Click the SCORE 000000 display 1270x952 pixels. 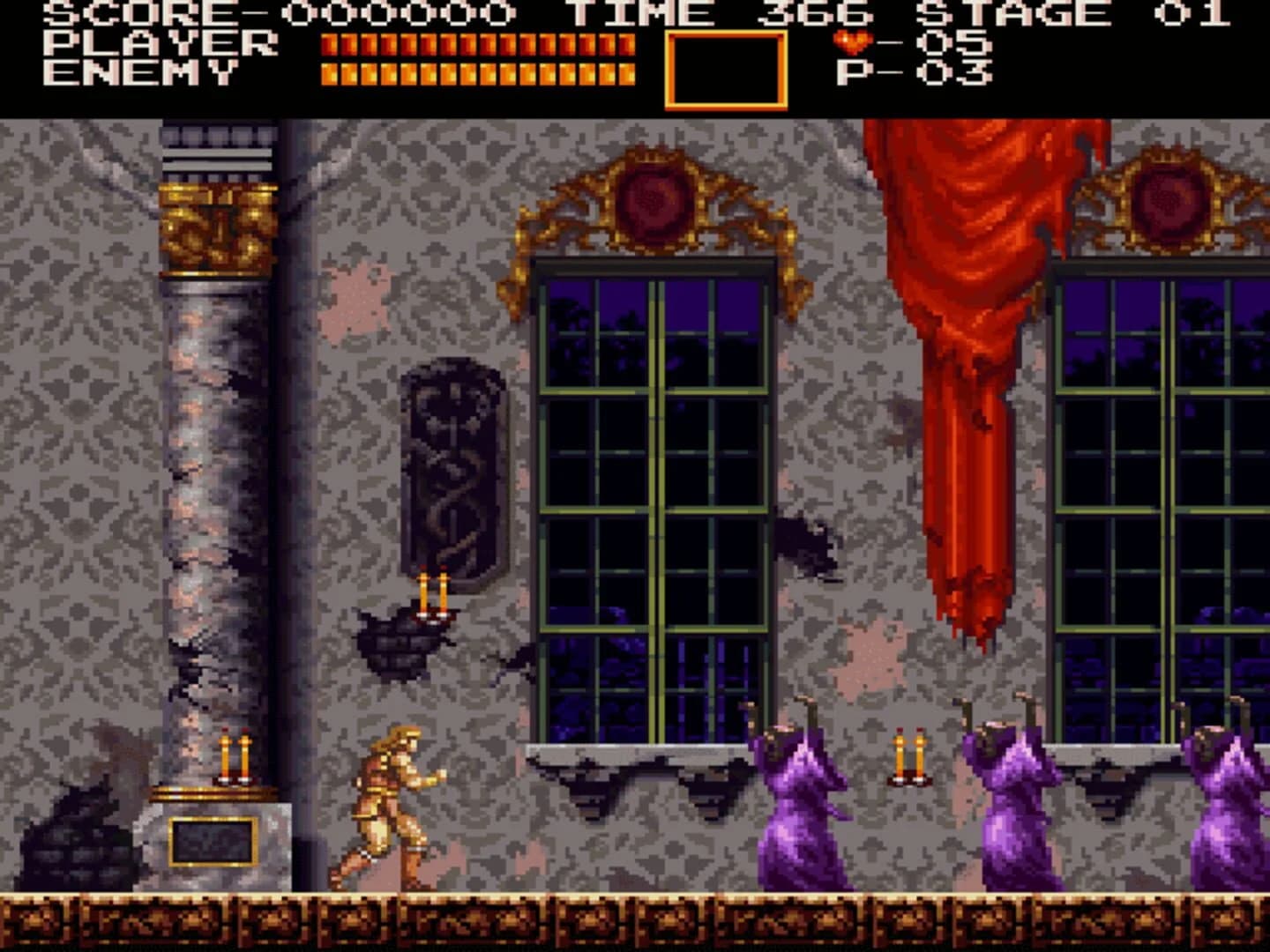(x=265, y=13)
